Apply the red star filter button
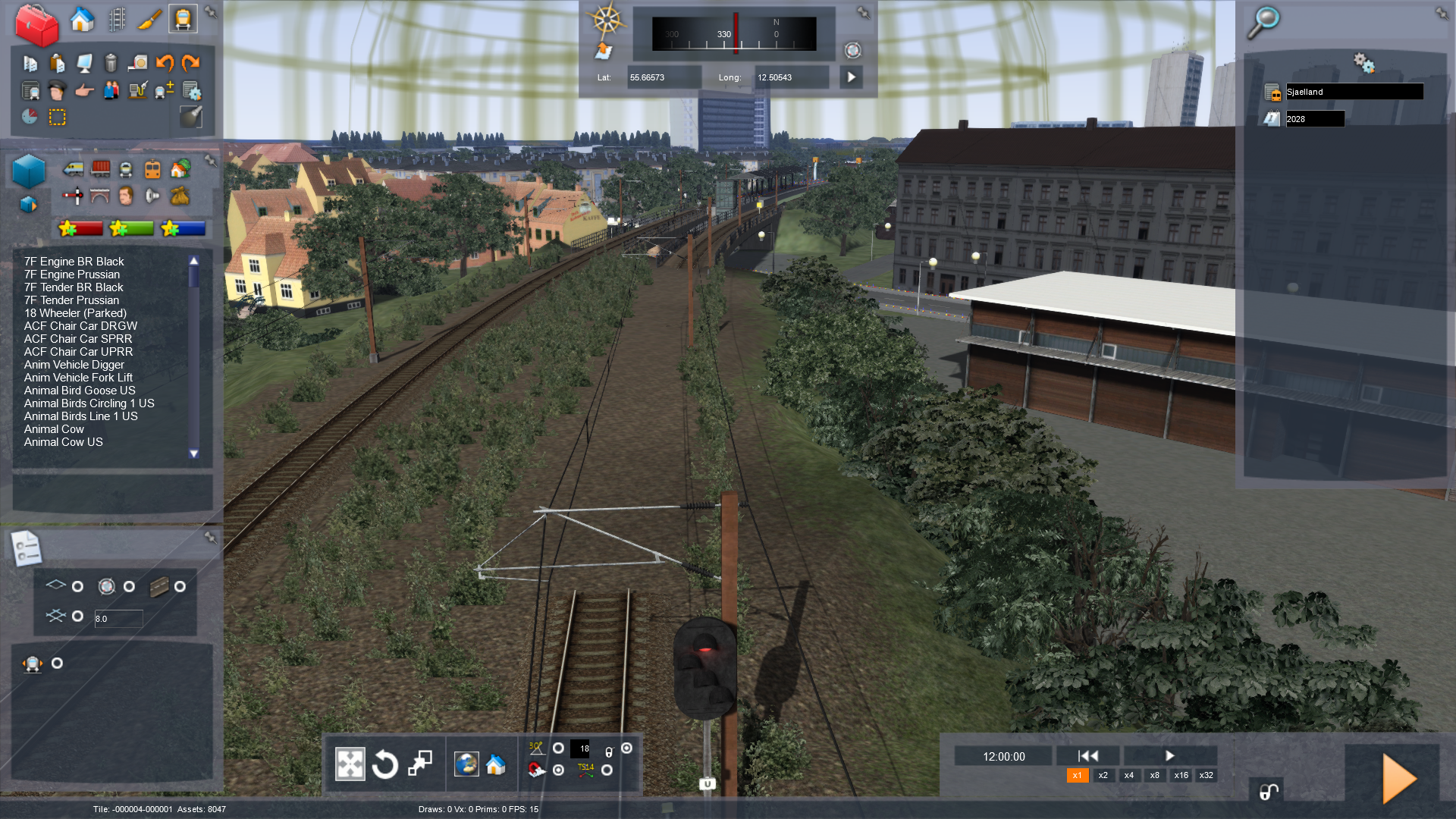Image resolution: width=1456 pixels, height=819 pixels. click(x=80, y=228)
